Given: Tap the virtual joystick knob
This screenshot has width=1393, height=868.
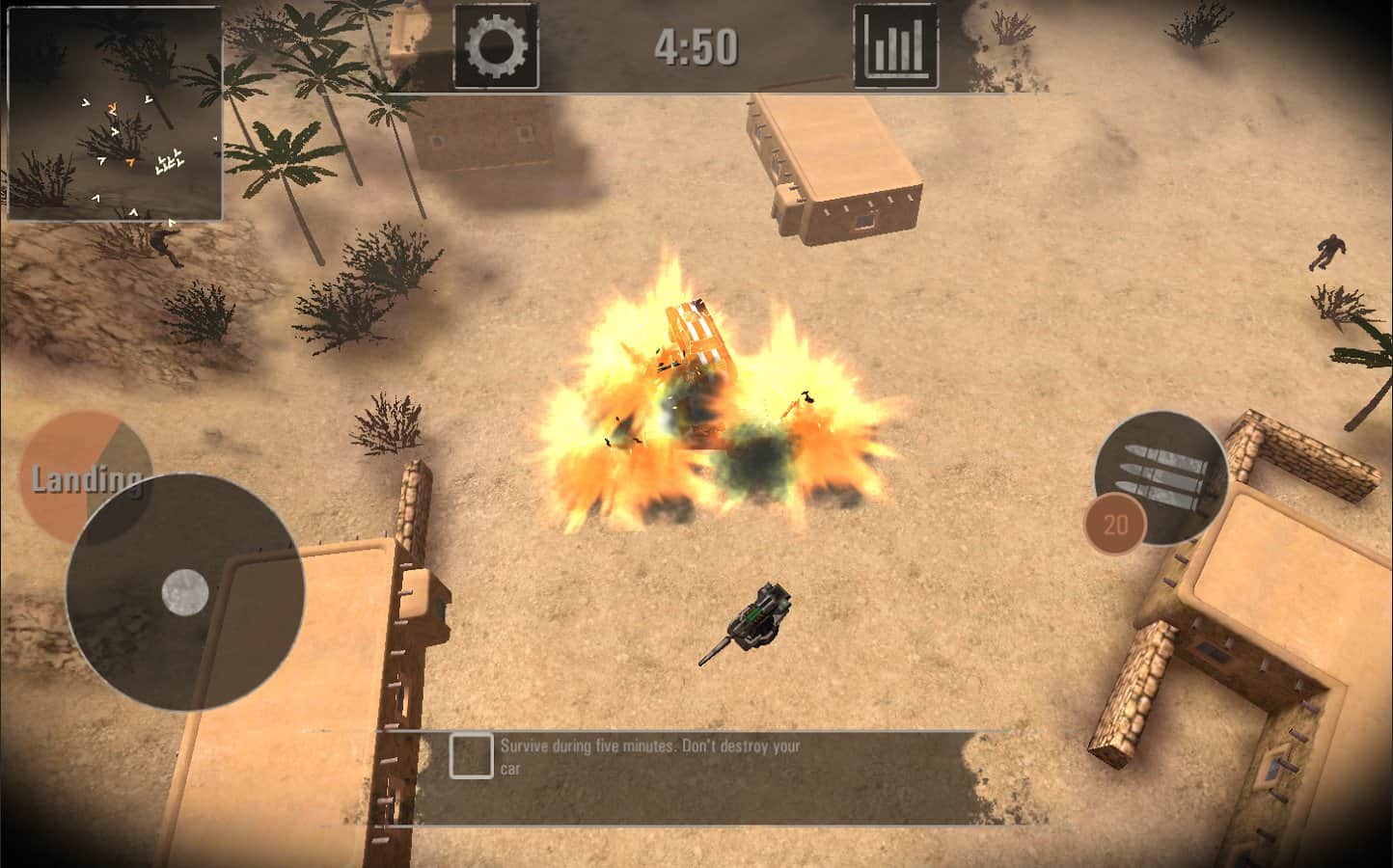Looking at the screenshot, I should [185, 590].
